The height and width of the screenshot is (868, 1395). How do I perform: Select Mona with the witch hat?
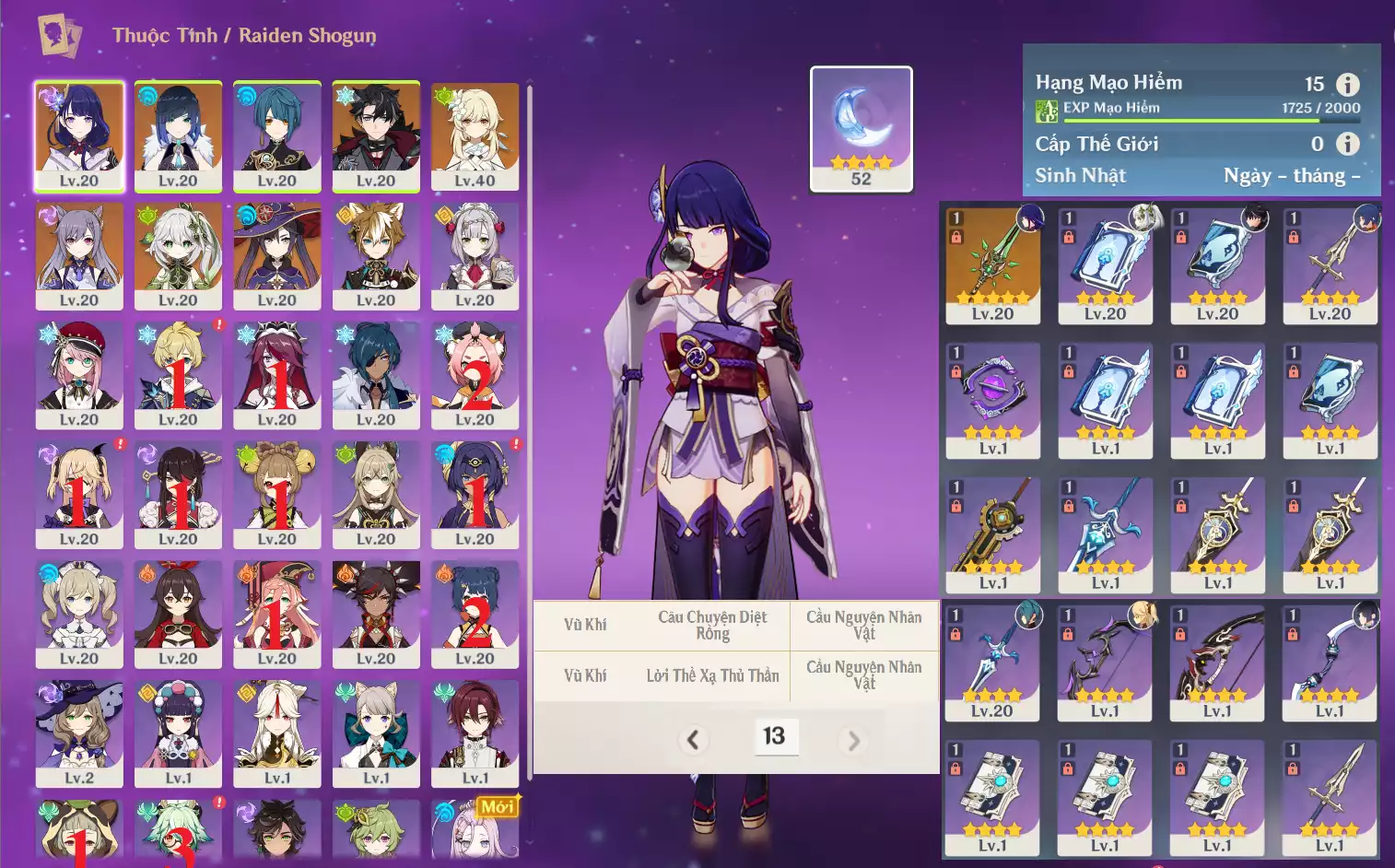click(276, 255)
